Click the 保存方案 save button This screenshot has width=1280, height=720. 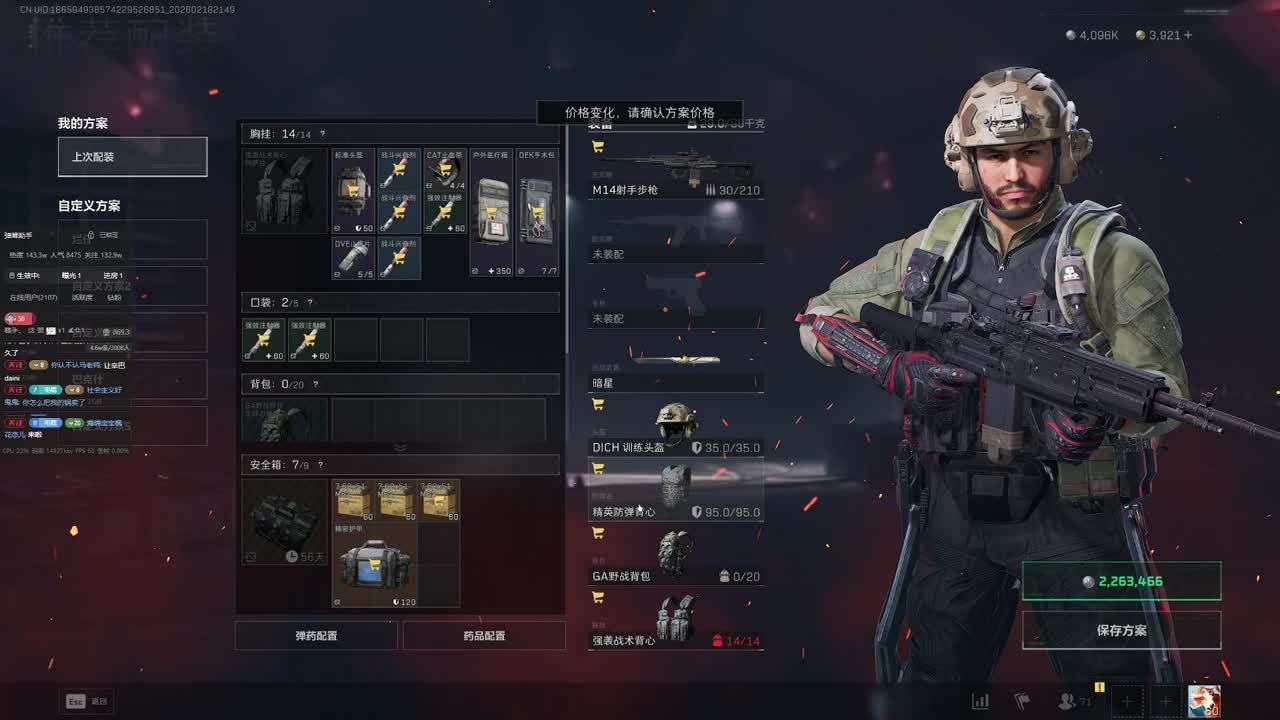click(1121, 631)
